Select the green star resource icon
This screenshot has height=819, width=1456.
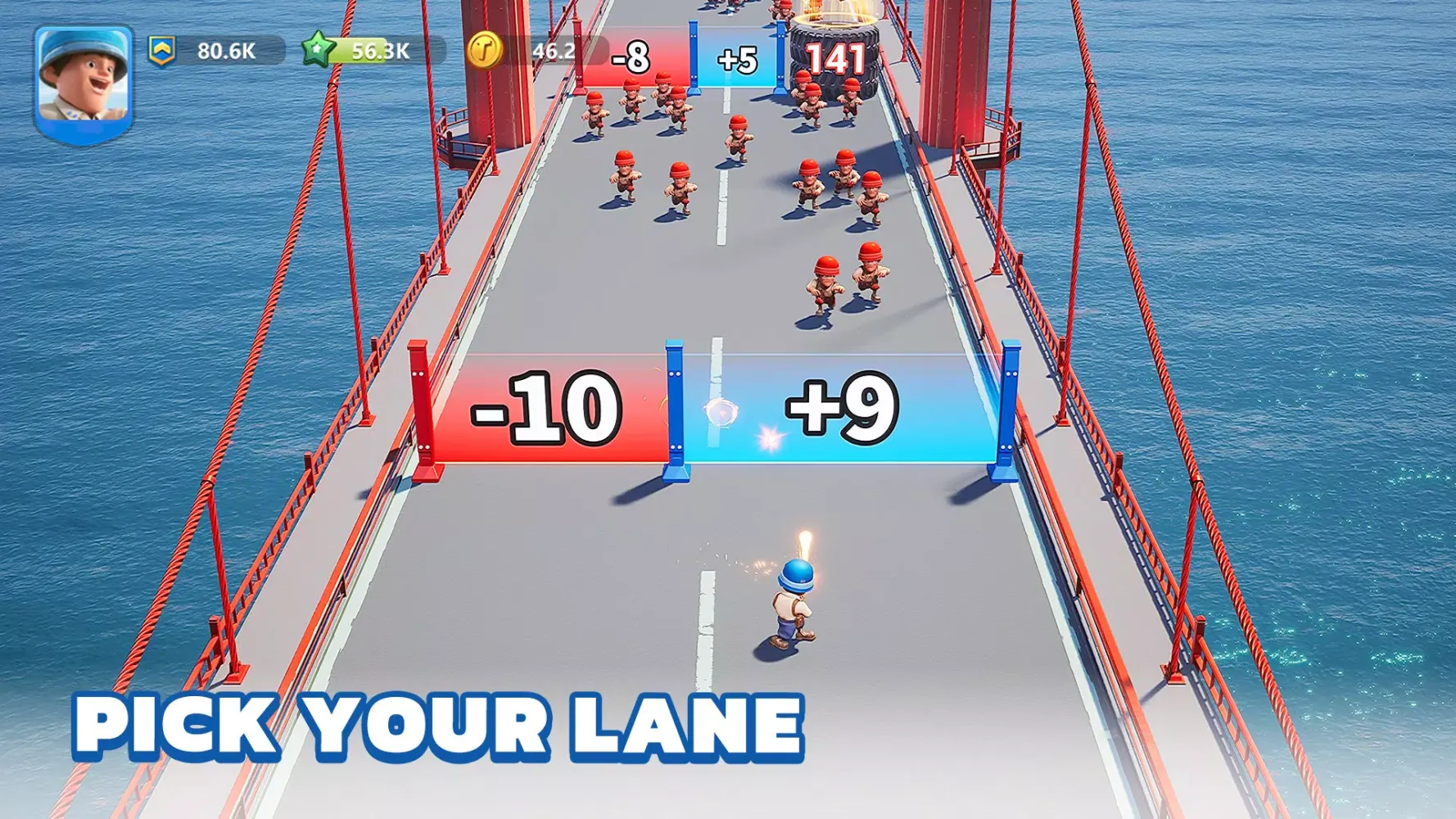[x=318, y=50]
